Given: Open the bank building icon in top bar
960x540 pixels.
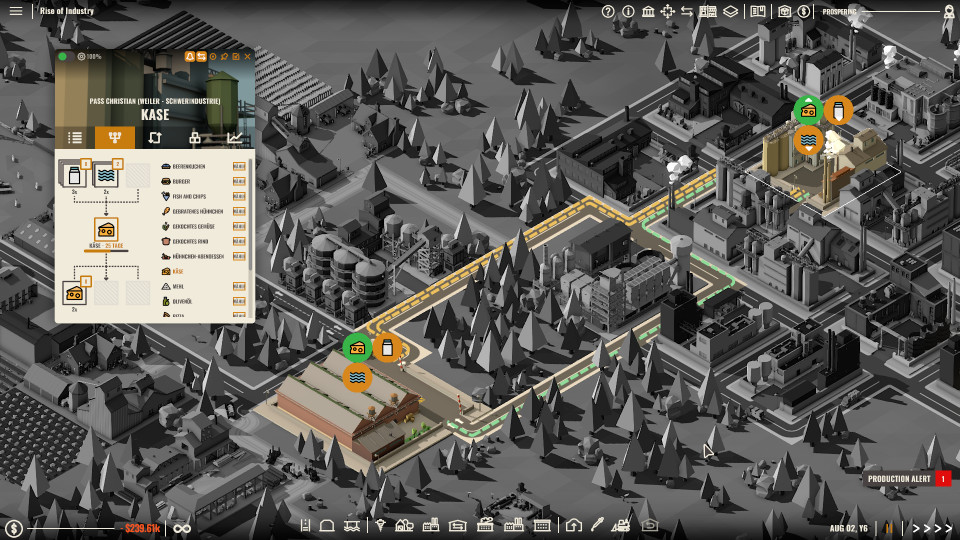Looking at the screenshot, I should (648, 11).
